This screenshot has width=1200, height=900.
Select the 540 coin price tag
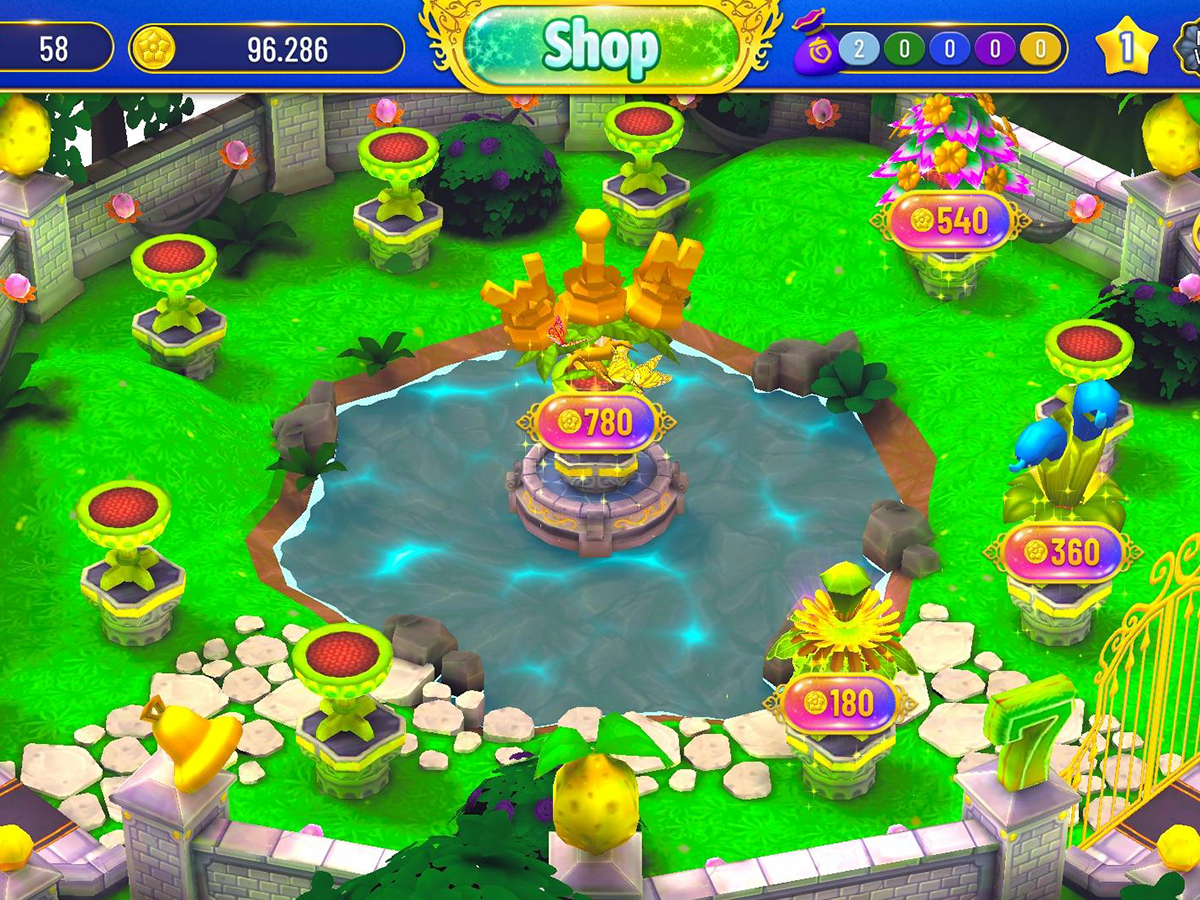click(949, 221)
